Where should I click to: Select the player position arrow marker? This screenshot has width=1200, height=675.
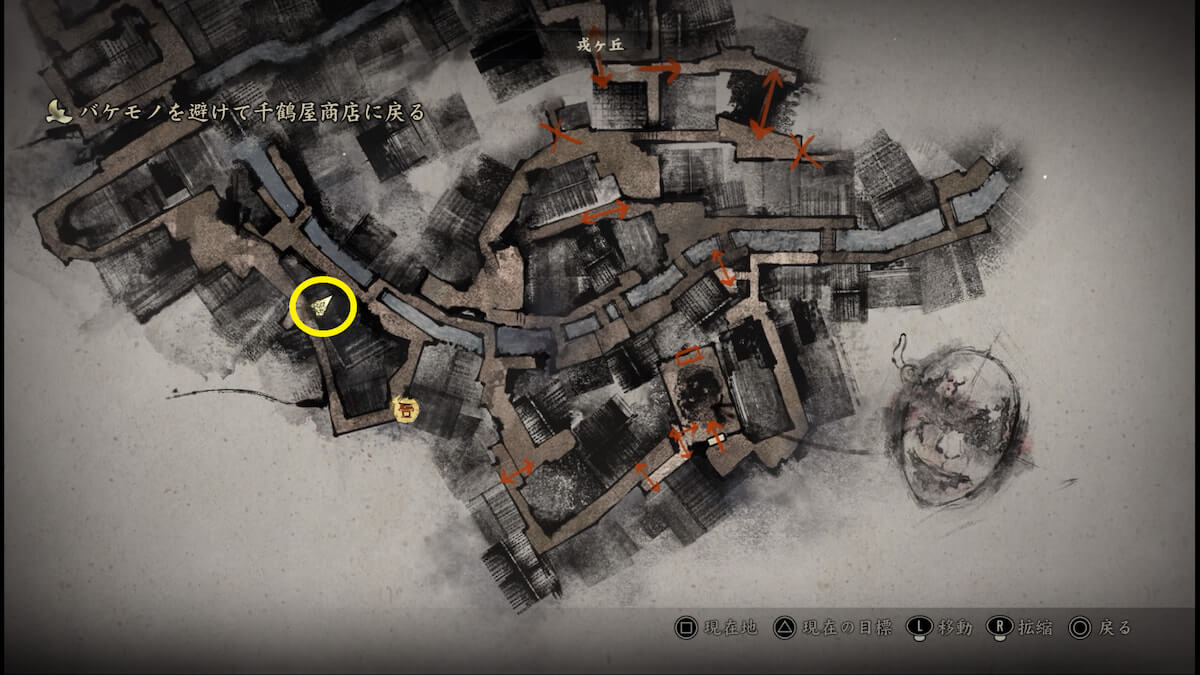[x=323, y=306]
